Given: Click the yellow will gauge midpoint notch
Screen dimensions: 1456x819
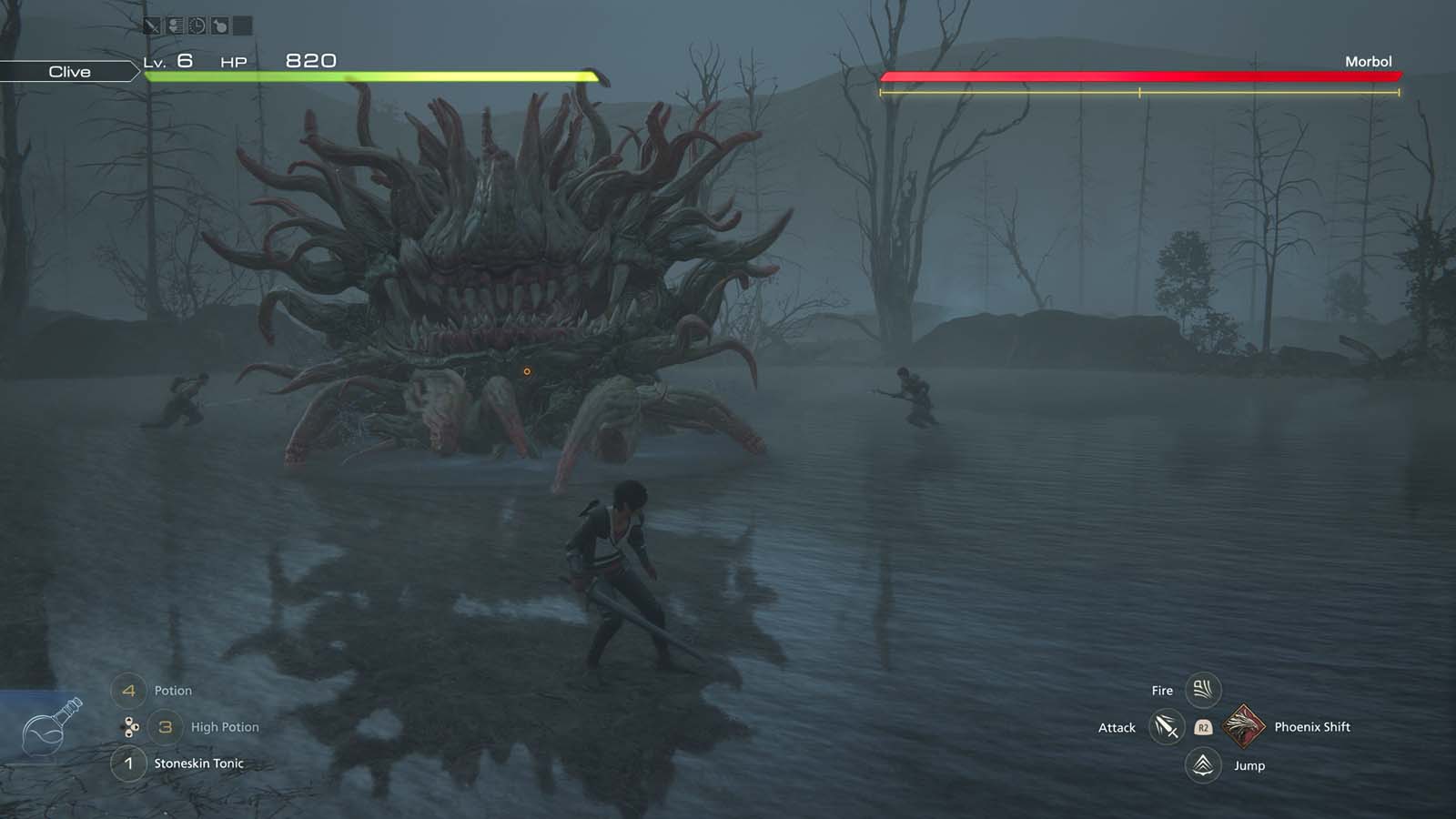Looking at the screenshot, I should 1138,91.
